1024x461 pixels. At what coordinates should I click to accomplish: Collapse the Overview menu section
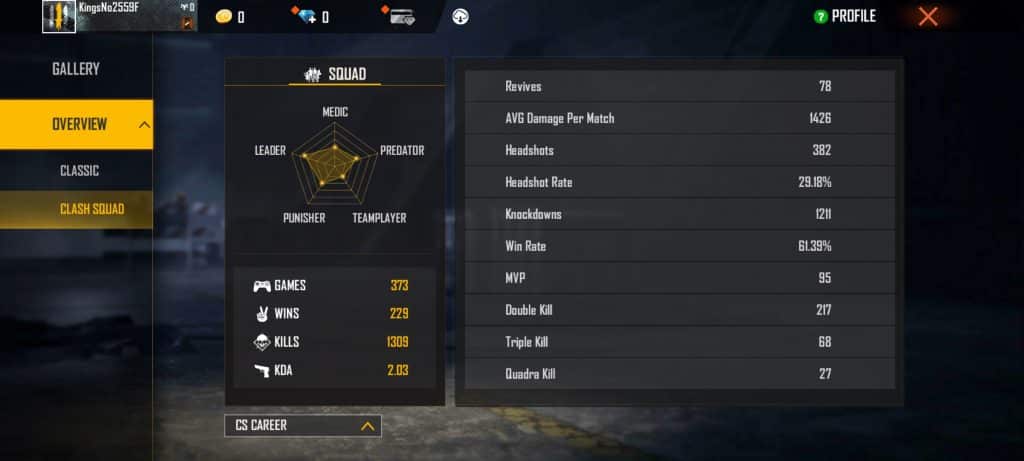(144, 125)
